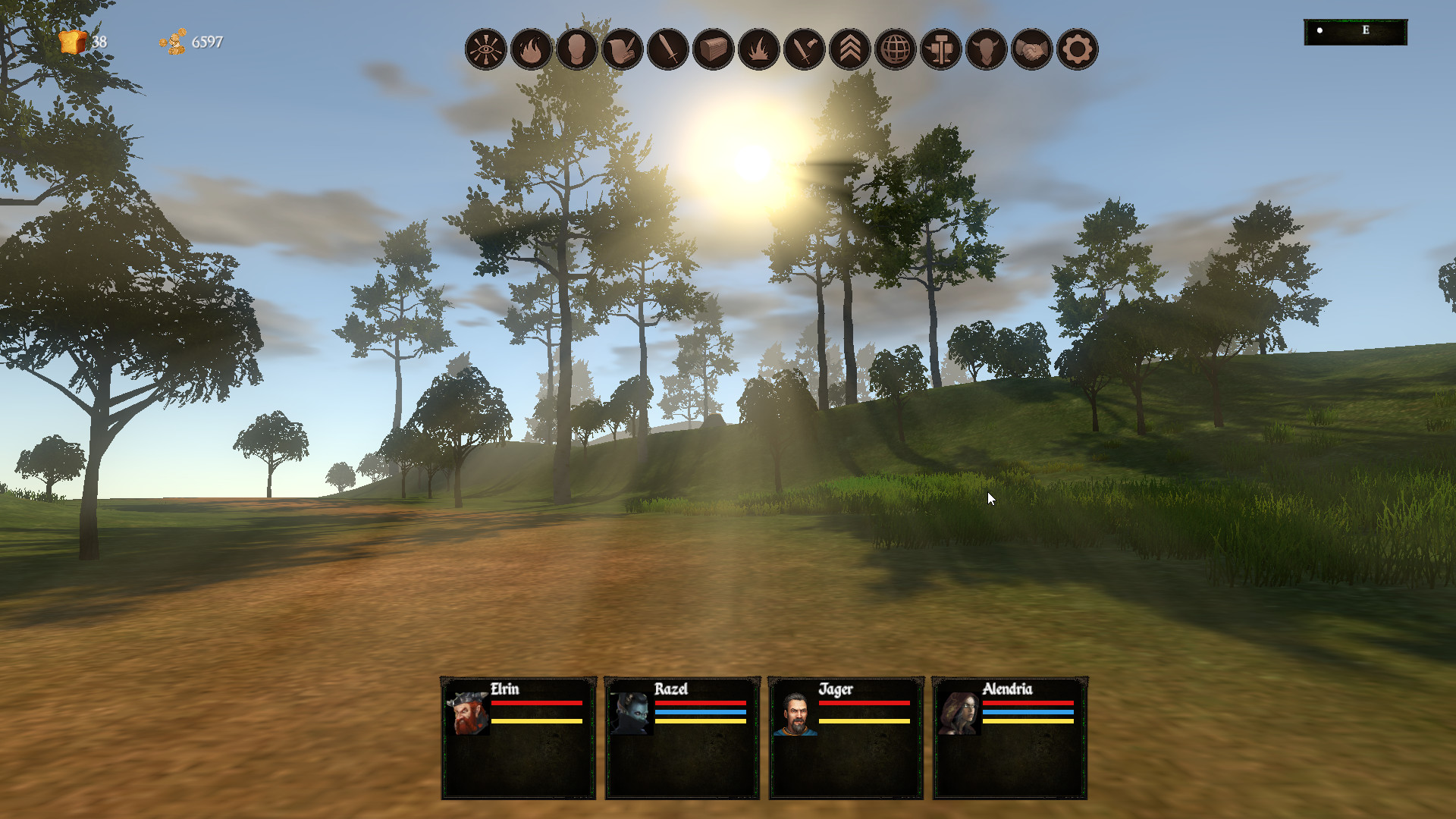Screen dimensions: 1456x819
Task: Open the quill journal icon
Action: [x=623, y=49]
